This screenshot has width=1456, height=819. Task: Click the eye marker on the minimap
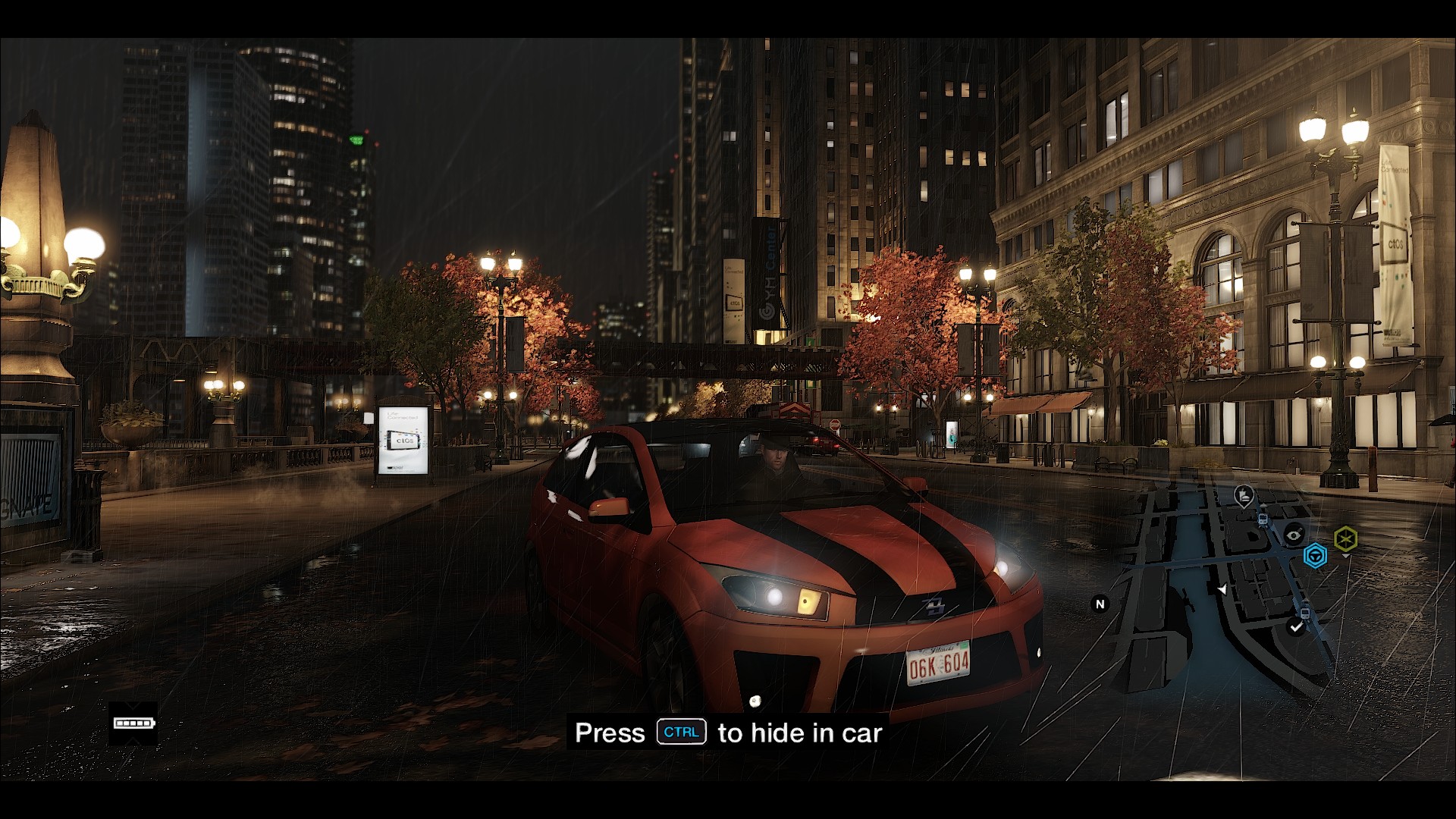[x=1294, y=535]
